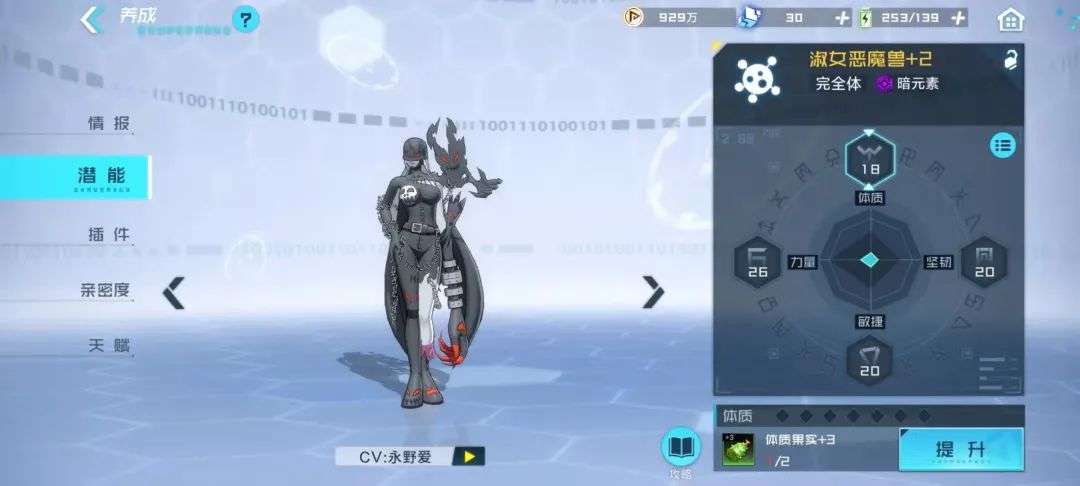Open the 攻略 guide book icon
This screenshot has width=1080, height=486.
[x=681, y=450]
